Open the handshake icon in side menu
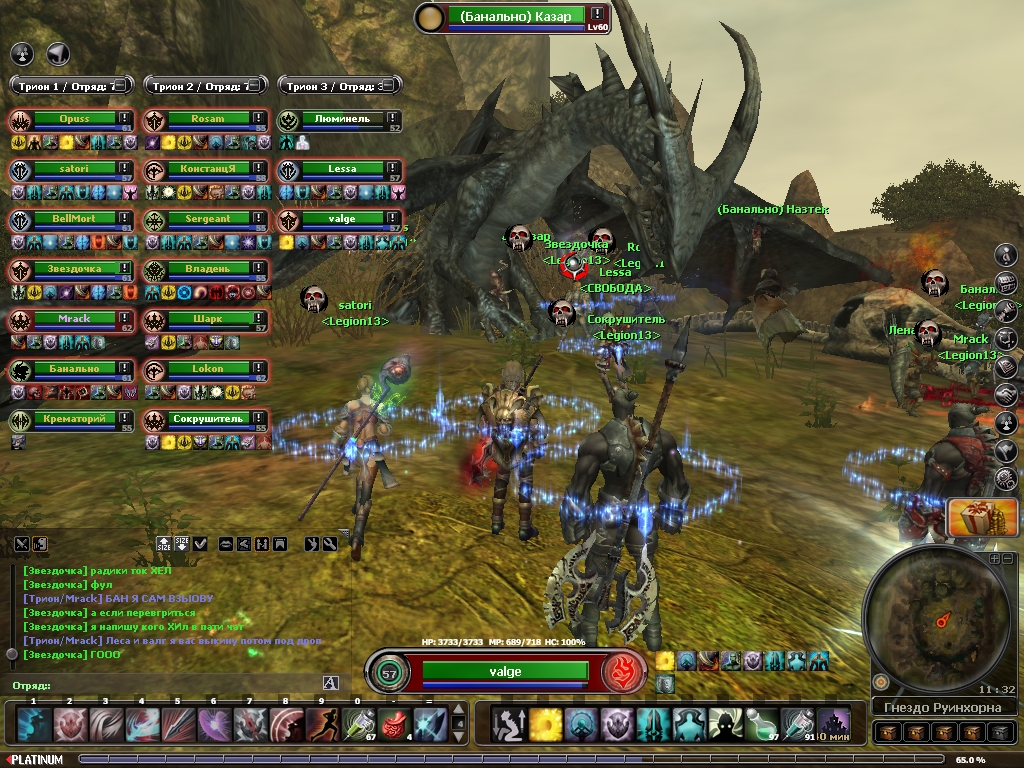The image size is (1024, 768). pyautogui.click(x=1006, y=396)
